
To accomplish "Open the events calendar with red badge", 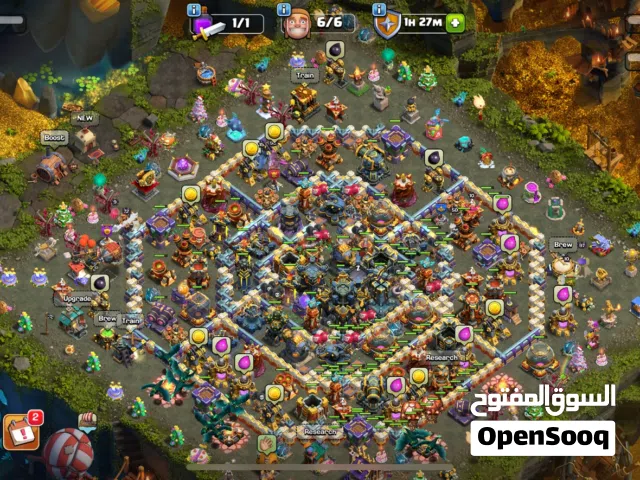I will click(19, 430).
